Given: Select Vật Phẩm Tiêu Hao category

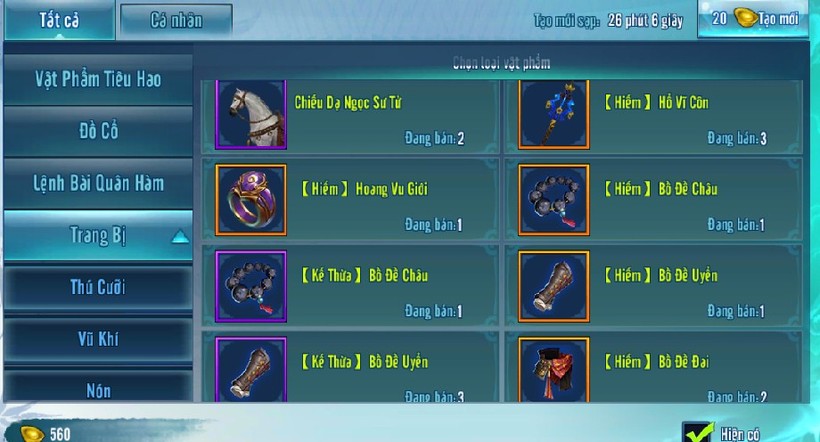Looking at the screenshot, I should click(x=97, y=79).
